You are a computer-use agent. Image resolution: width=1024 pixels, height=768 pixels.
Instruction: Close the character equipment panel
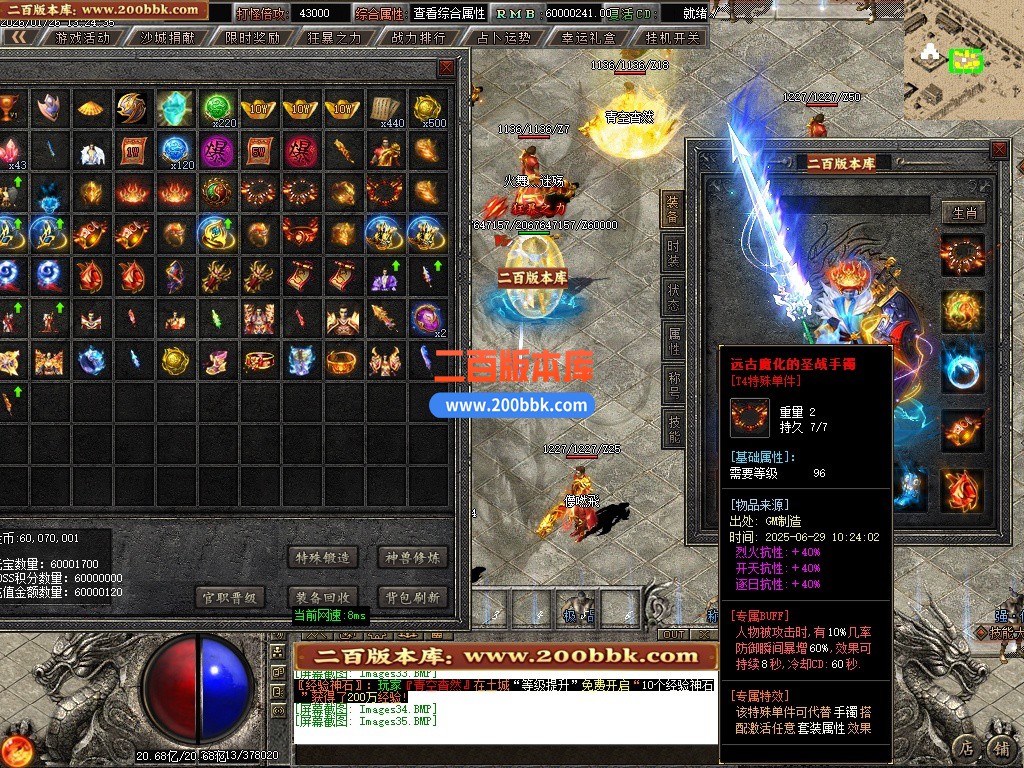998,150
